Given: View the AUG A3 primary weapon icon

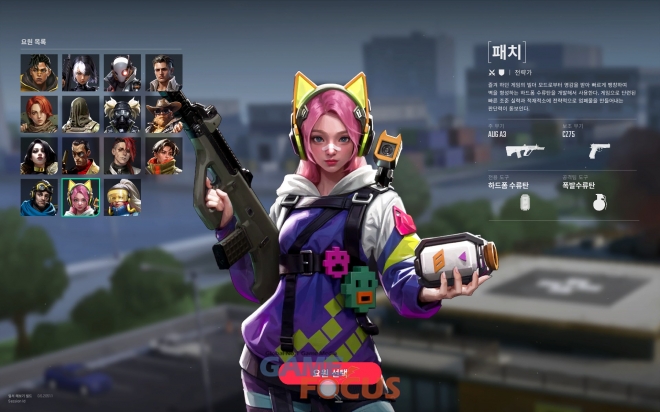Looking at the screenshot, I should click(524, 150).
